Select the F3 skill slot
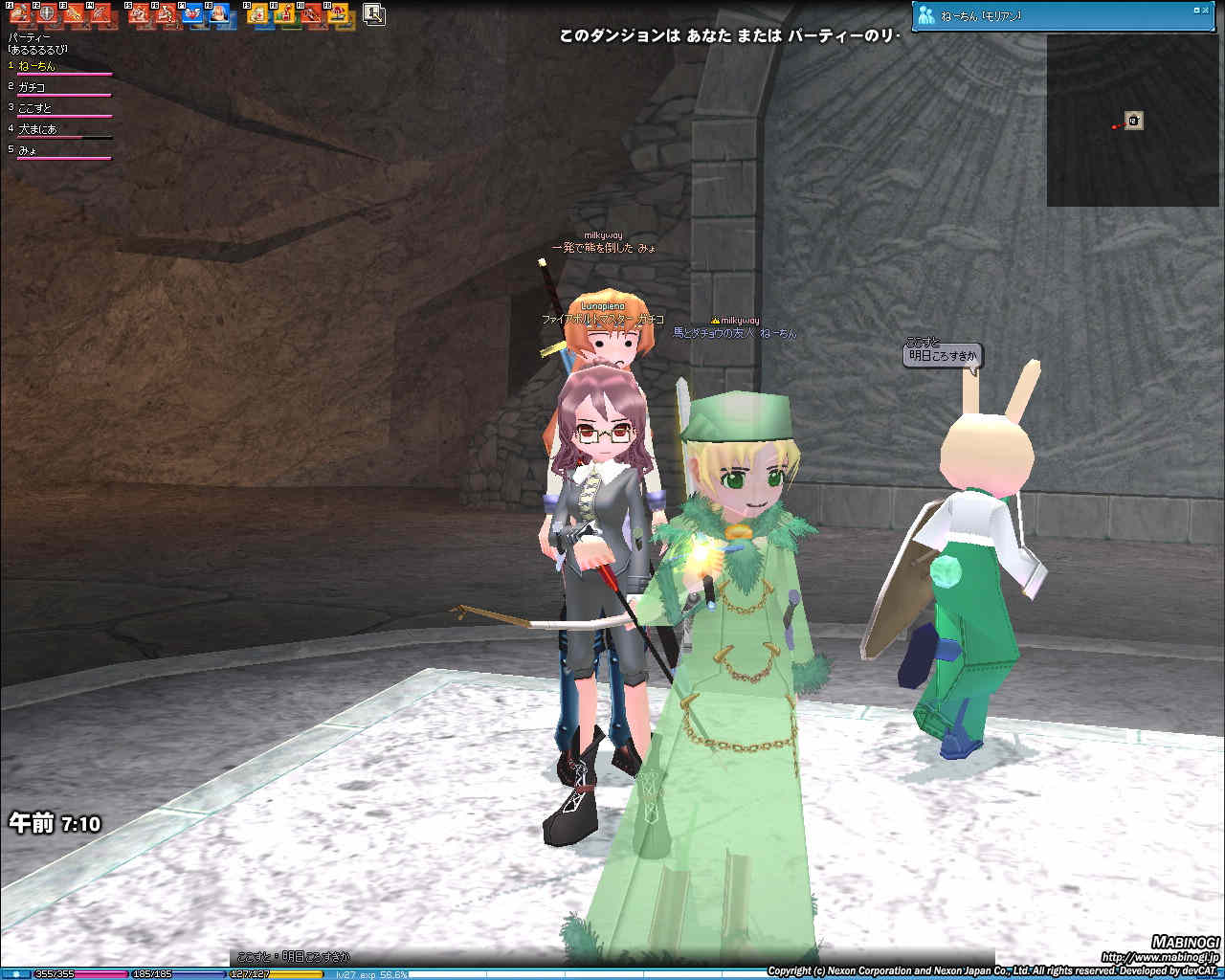This screenshot has height=980, width=1225. [75, 13]
